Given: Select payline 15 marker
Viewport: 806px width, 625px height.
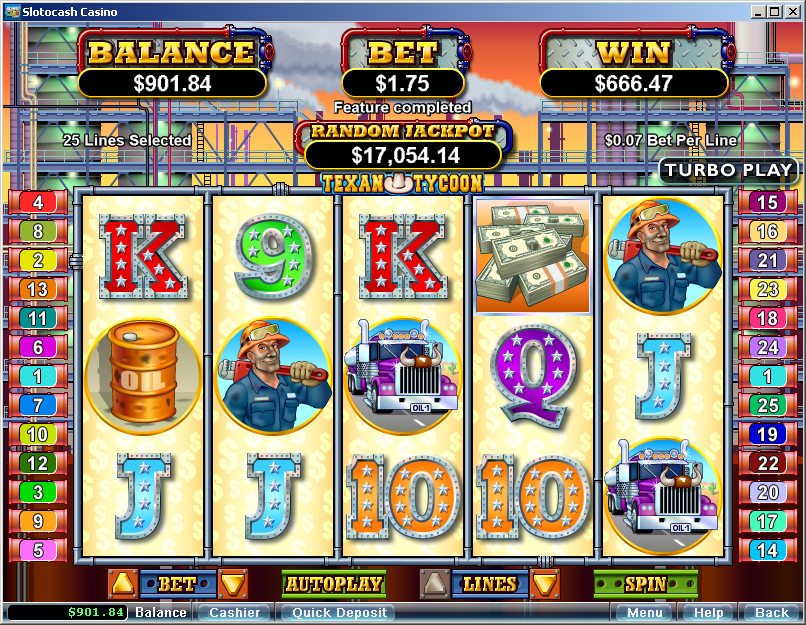Looking at the screenshot, I should click(x=768, y=202).
